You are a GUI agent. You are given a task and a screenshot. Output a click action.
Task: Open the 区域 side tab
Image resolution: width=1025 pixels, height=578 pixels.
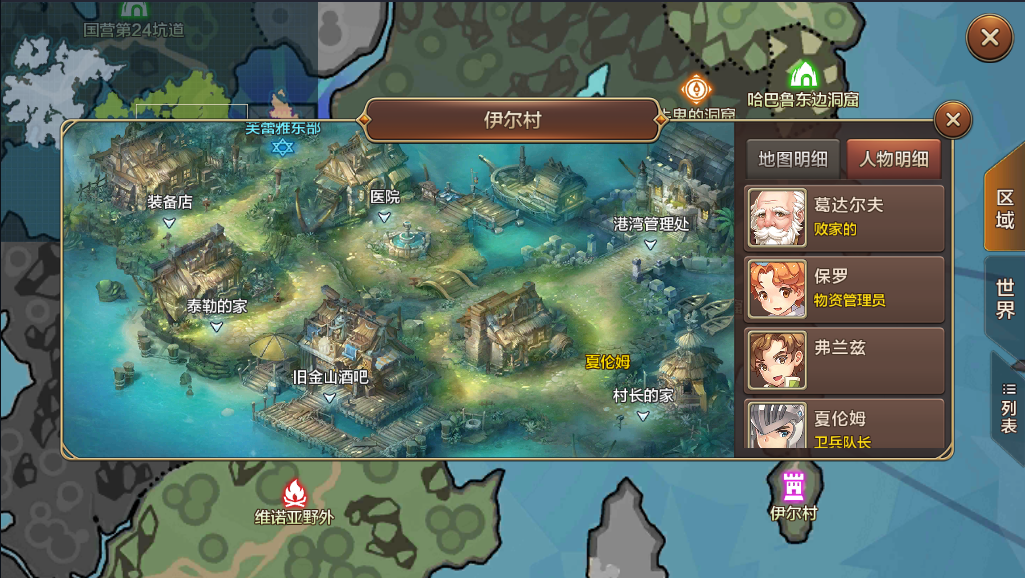[x=1005, y=208]
